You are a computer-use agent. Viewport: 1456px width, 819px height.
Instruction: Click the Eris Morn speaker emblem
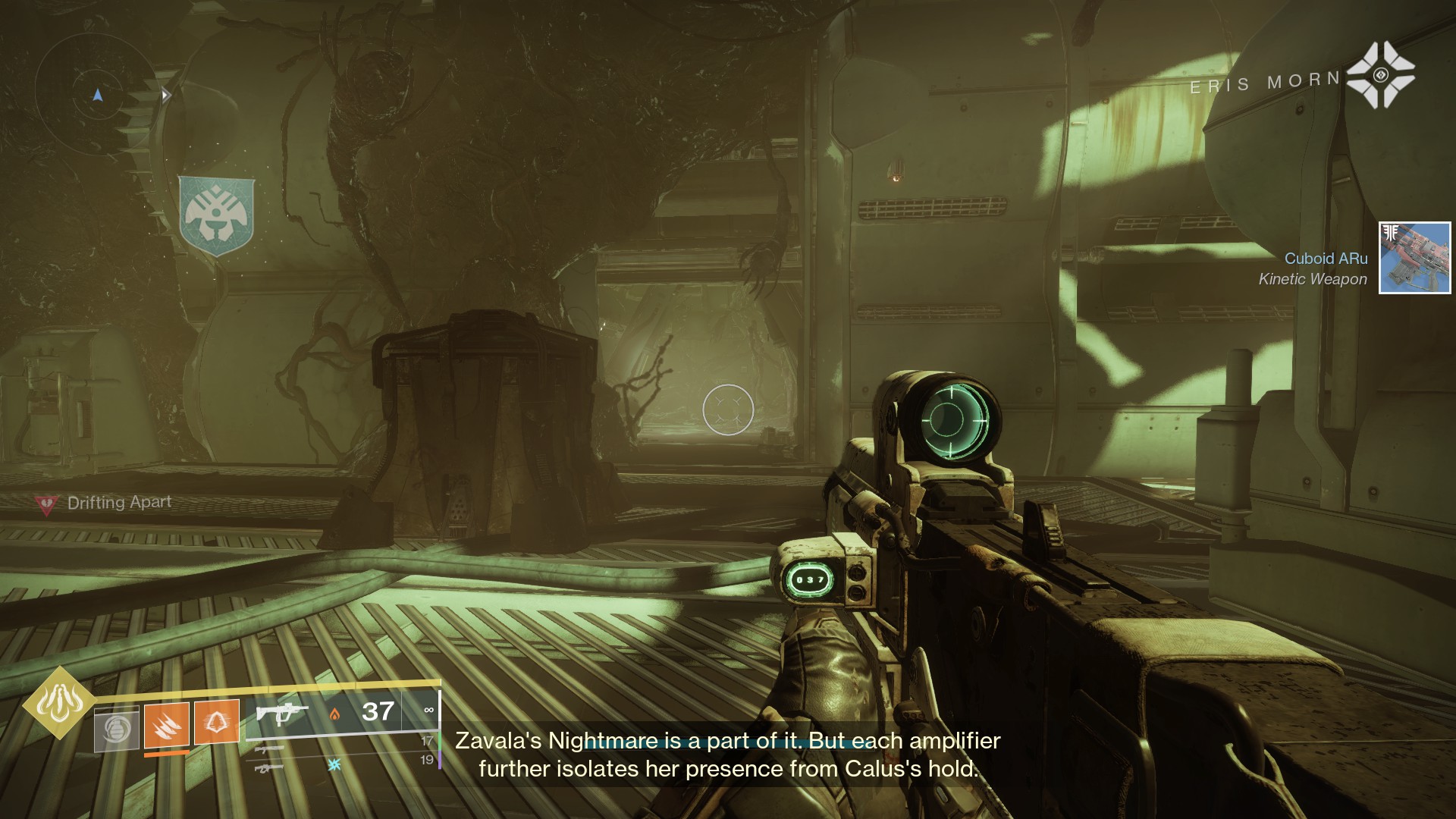point(1380,75)
